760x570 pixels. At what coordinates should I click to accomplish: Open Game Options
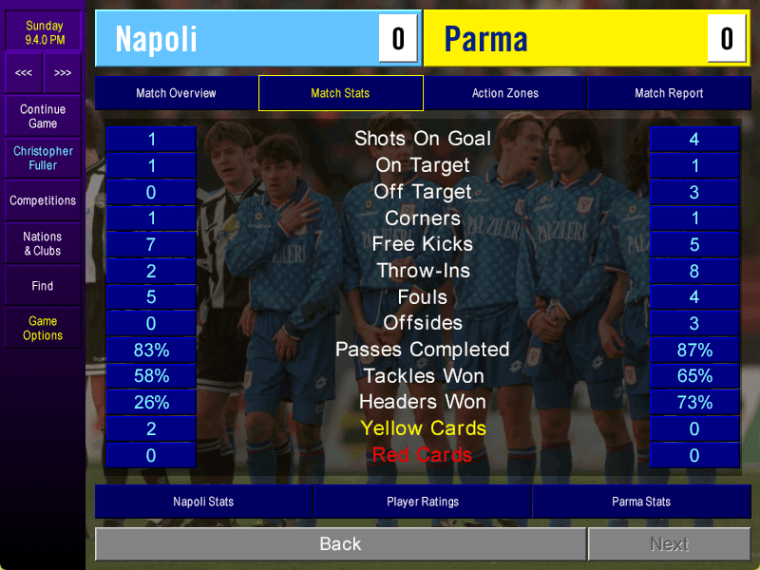click(43, 328)
